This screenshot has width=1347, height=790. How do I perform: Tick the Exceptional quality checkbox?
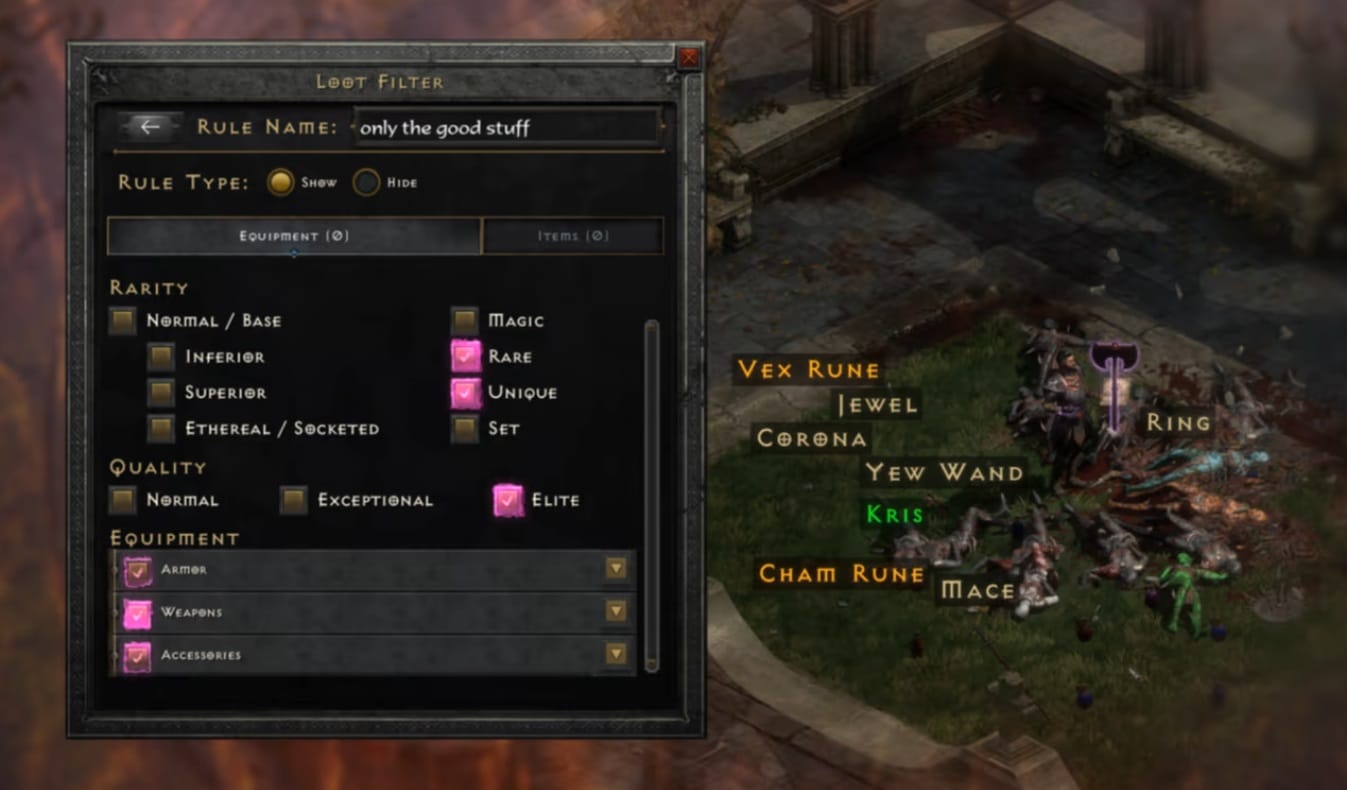tap(293, 500)
